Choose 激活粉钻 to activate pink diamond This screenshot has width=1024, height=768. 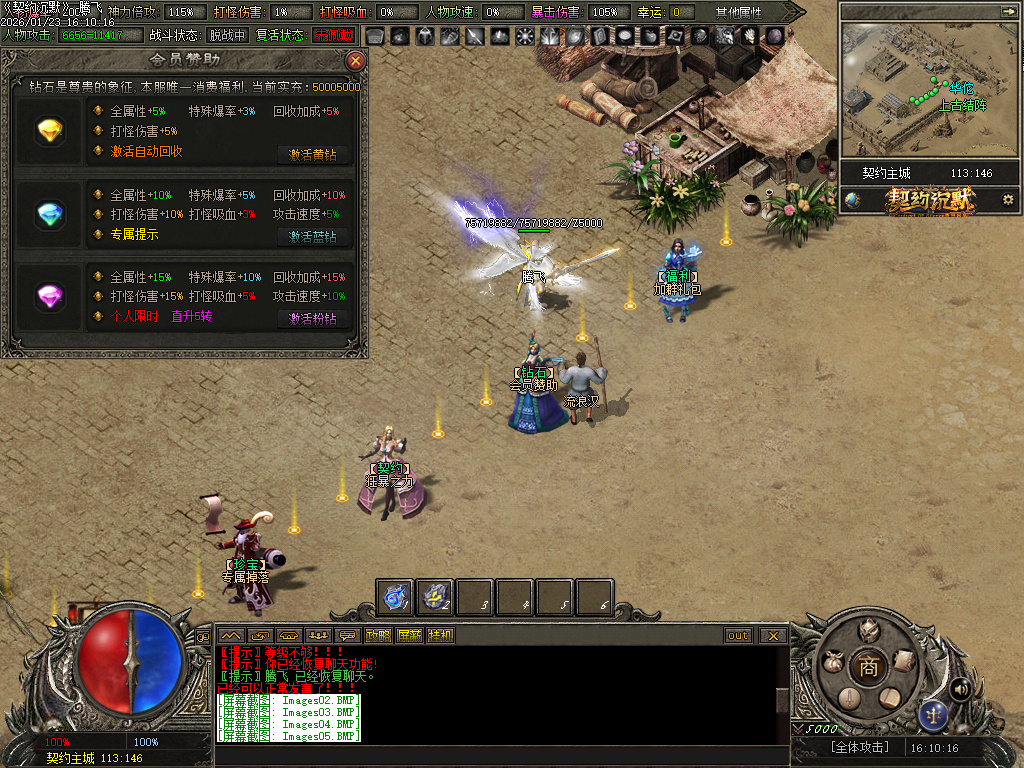pos(313,319)
